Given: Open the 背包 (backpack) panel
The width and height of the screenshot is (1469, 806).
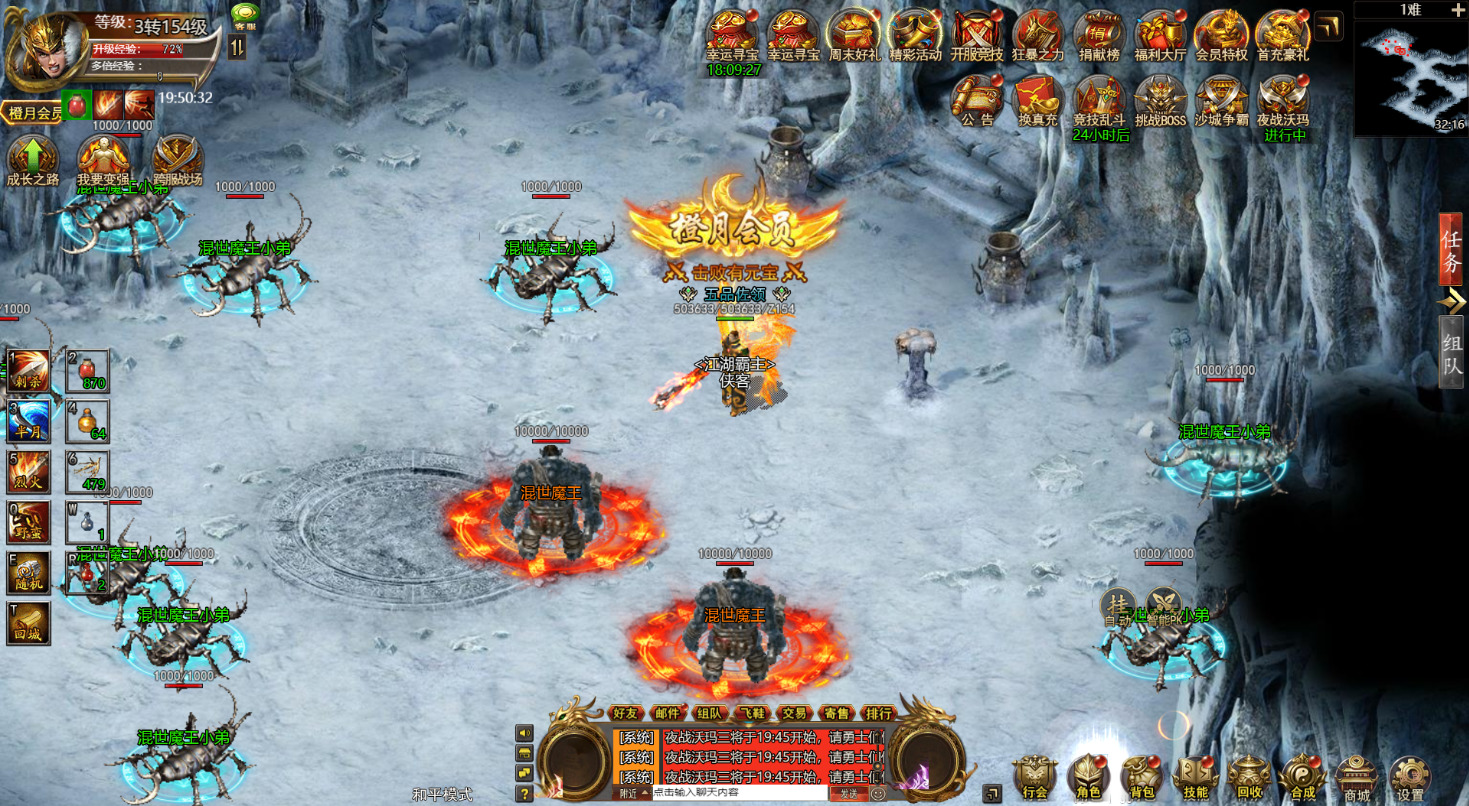Looking at the screenshot, I should (x=1141, y=774).
